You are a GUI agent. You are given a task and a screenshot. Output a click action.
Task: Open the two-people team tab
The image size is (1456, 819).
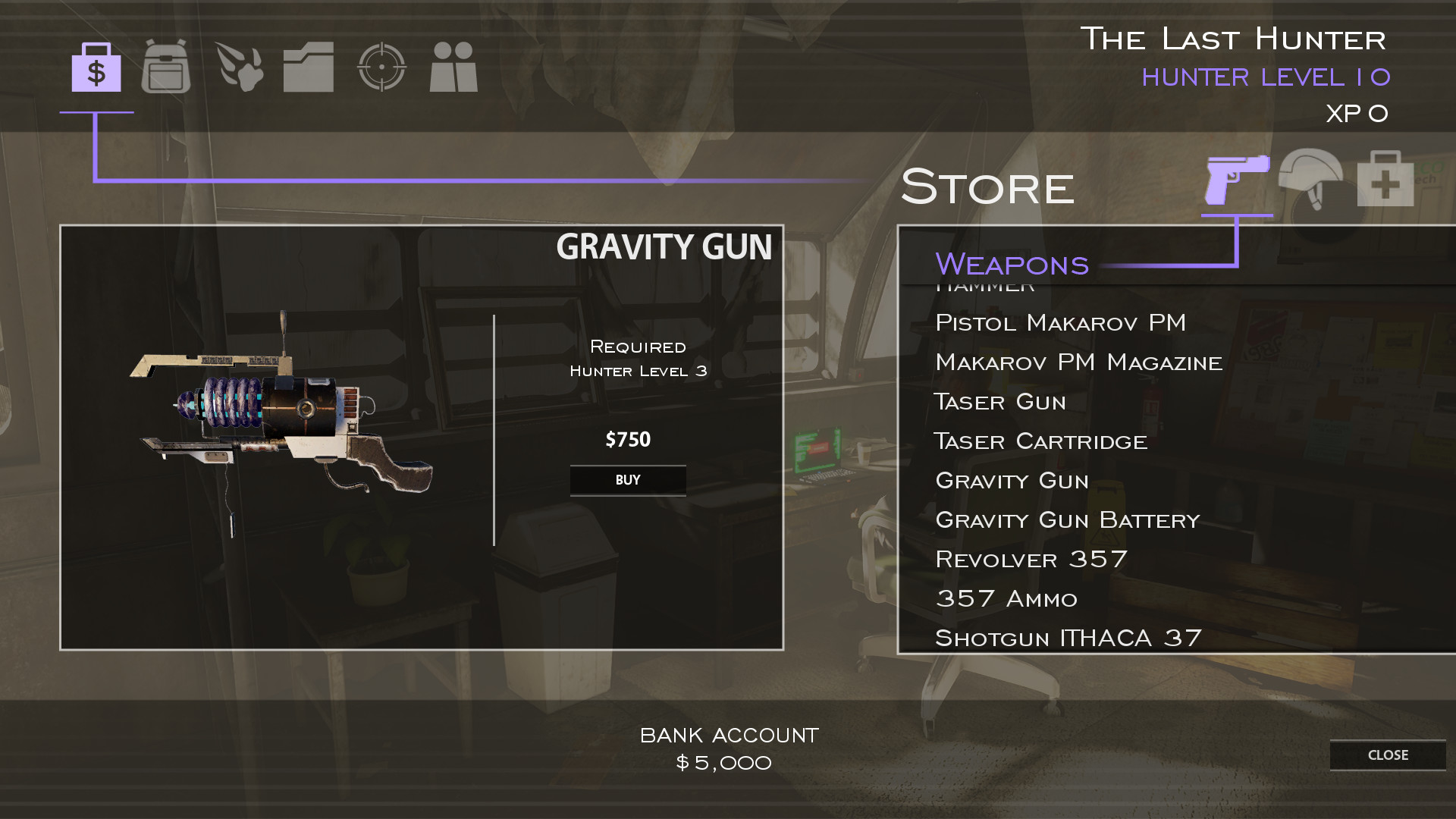tap(453, 67)
